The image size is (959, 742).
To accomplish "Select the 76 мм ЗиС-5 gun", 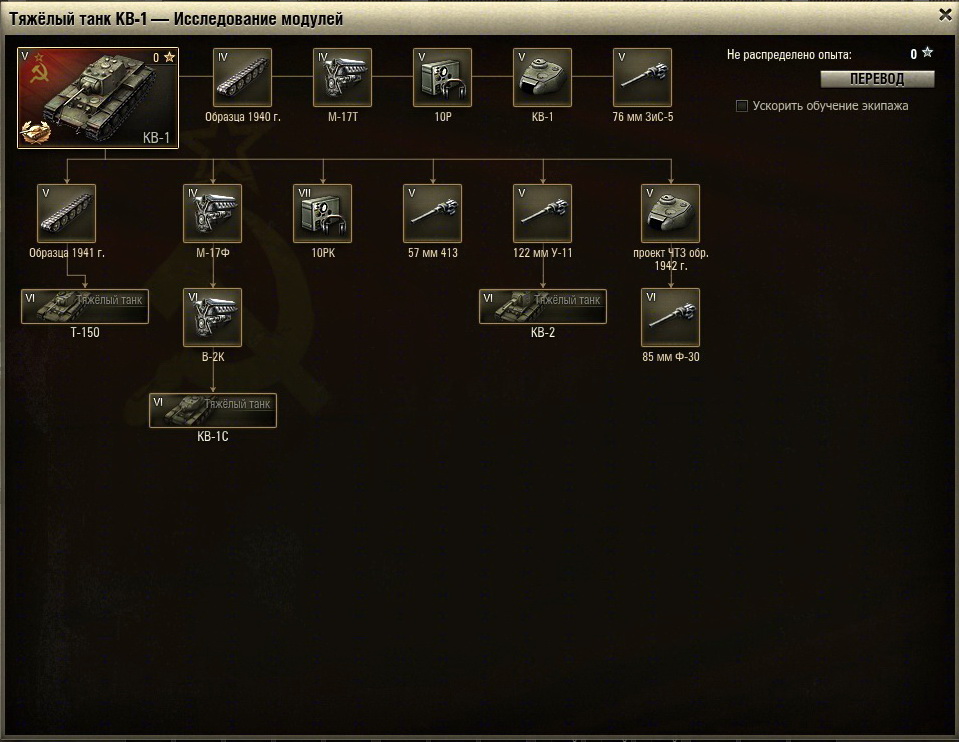I will tap(642, 77).
